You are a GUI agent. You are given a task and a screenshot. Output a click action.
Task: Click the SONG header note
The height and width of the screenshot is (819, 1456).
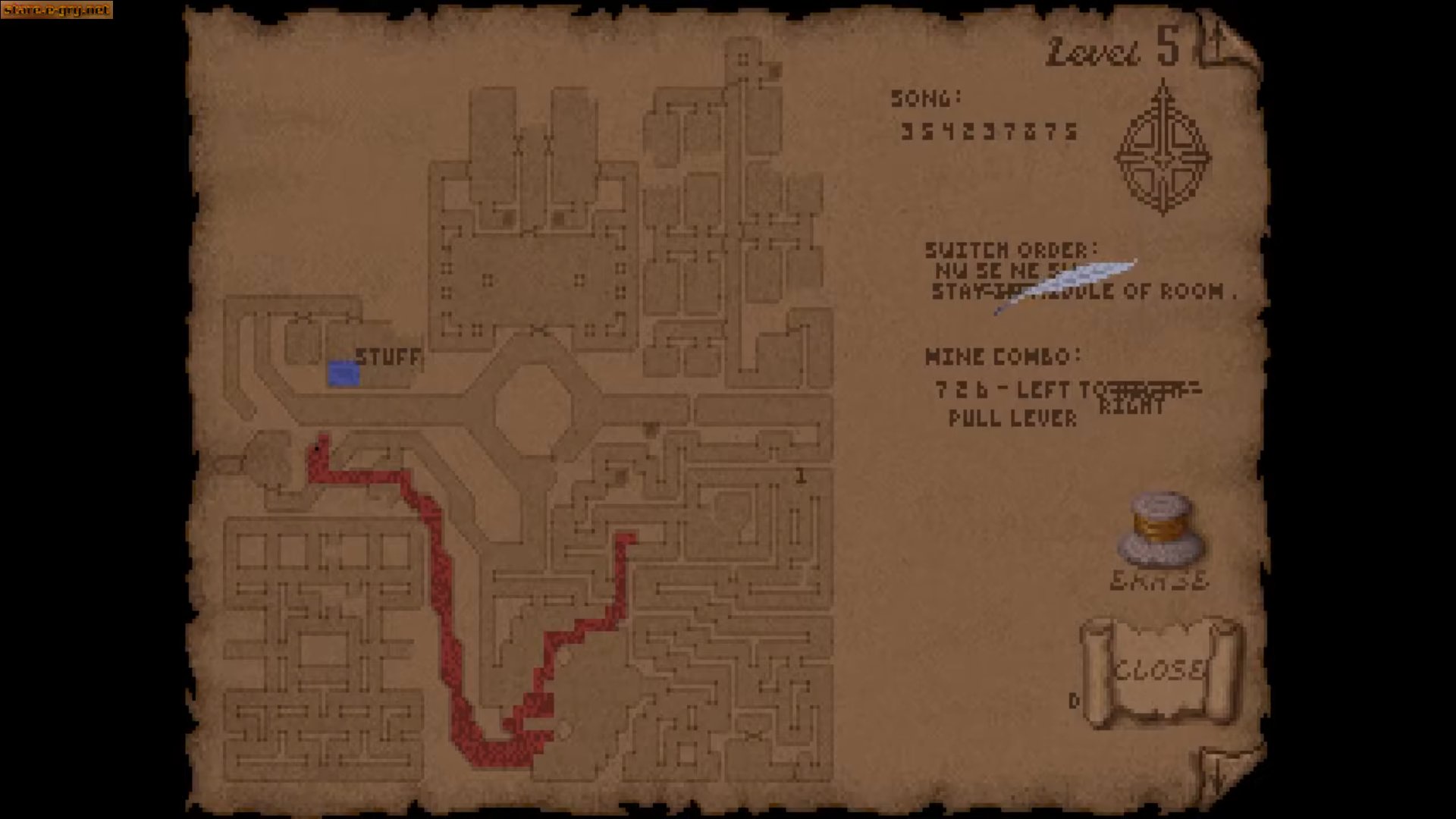(926, 97)
